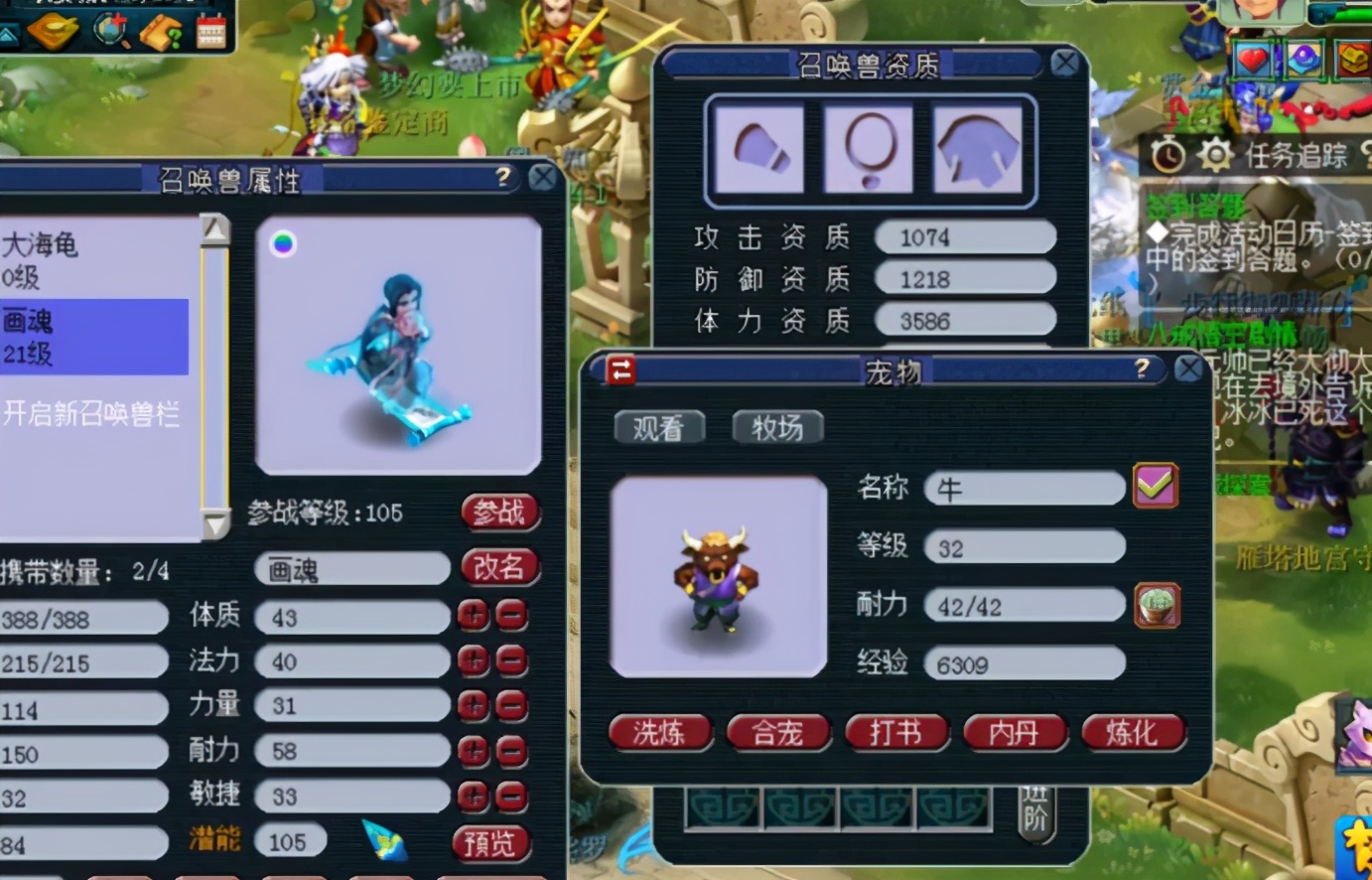Toggle the checkbox next to pet name 牛

[x=1155, y=486]
